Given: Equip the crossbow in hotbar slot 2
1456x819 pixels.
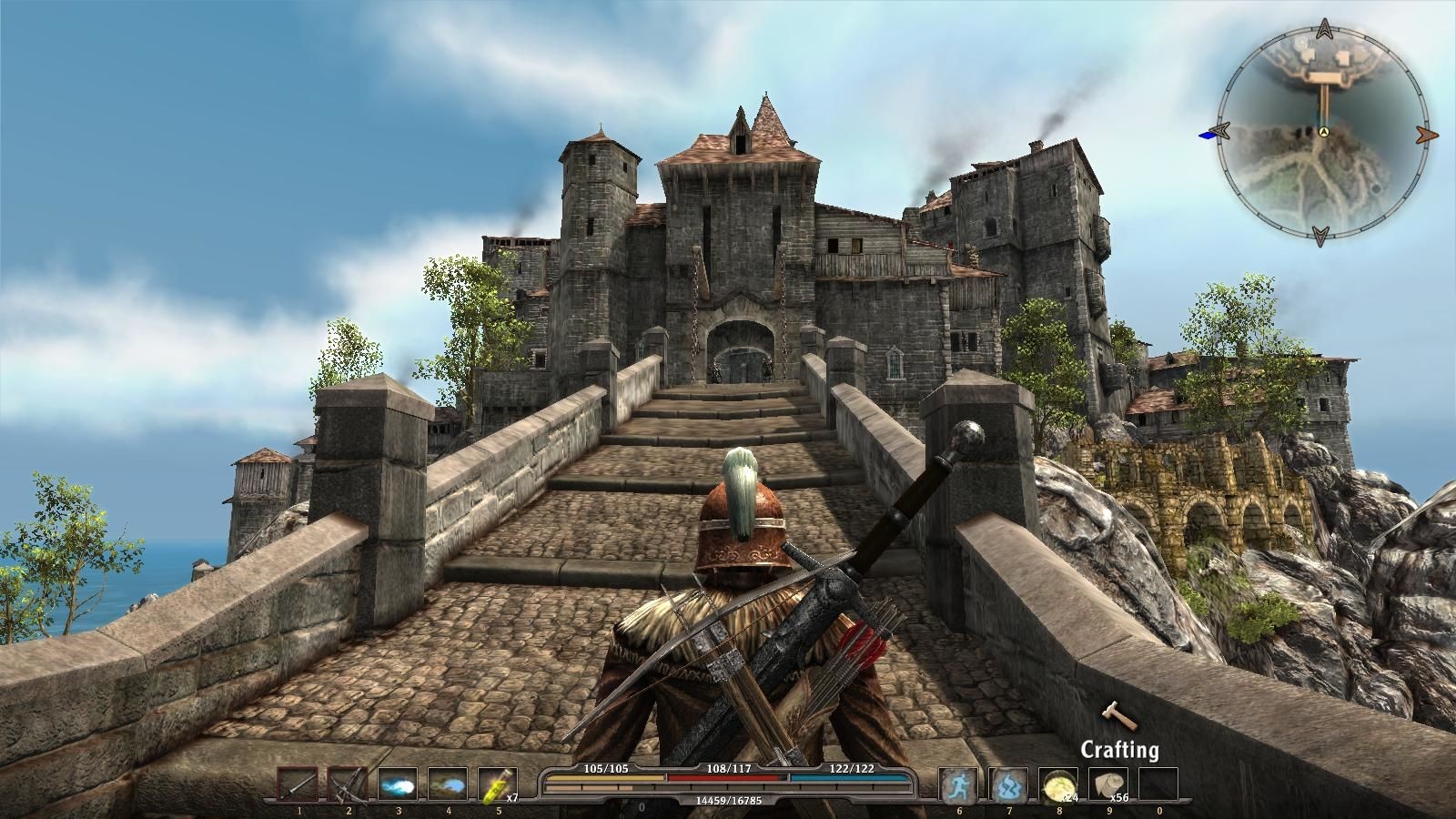Looking at the screenshot, I should coord(348,784).
